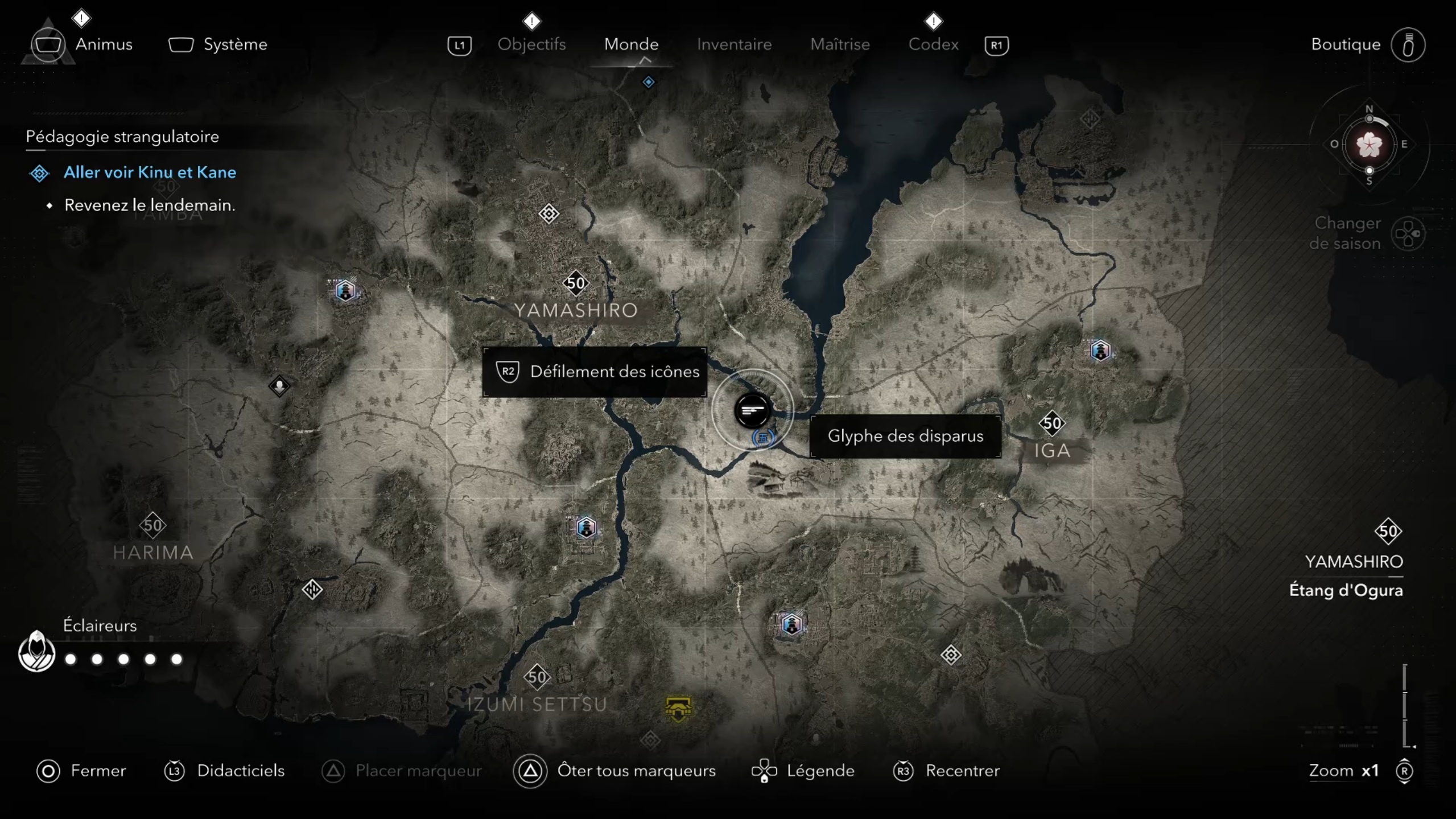Open the Inventaire tab
This screenshot has height=819, width=1456.
pos(734,44)
